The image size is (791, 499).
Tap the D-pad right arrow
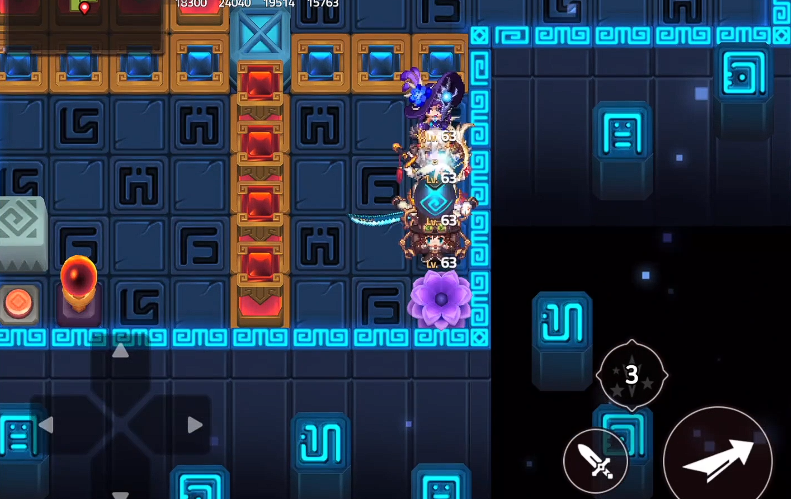(x=195, y=425)
